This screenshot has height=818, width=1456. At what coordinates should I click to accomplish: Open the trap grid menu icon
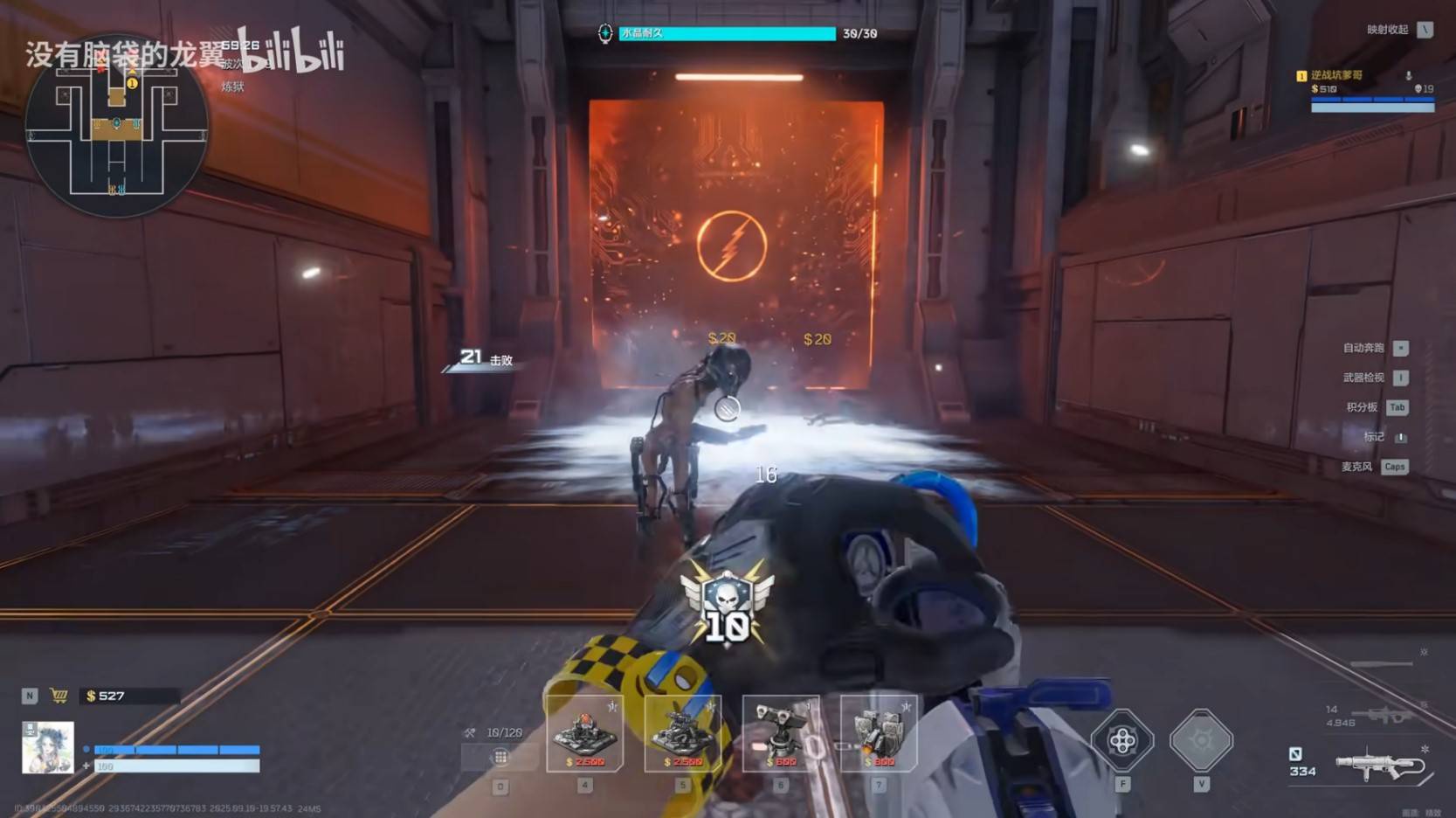[x=500, y=757]
